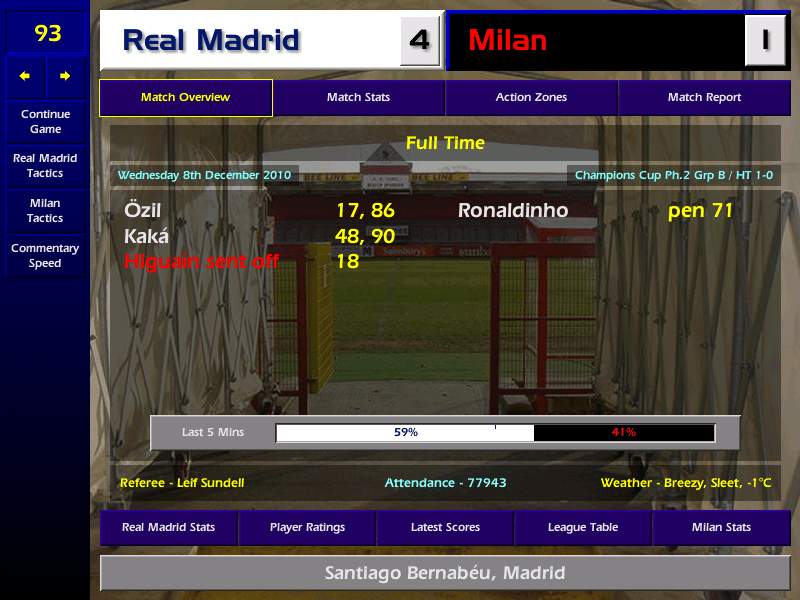
Task: Open Milan Tactics
Action: [x=45, y=211]
